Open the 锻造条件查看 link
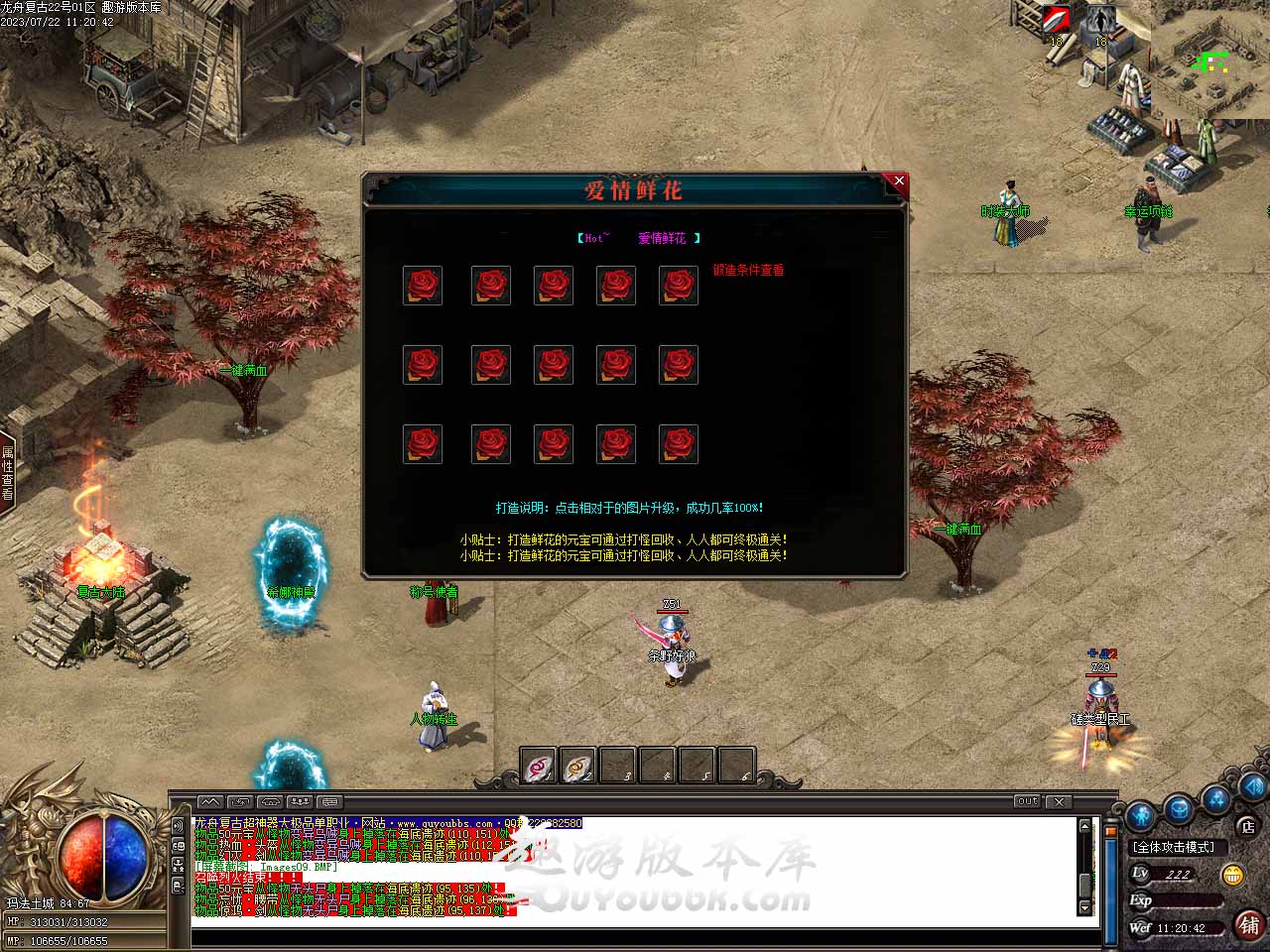Screen dimensions: 1270x952 (x=748, y=270)
